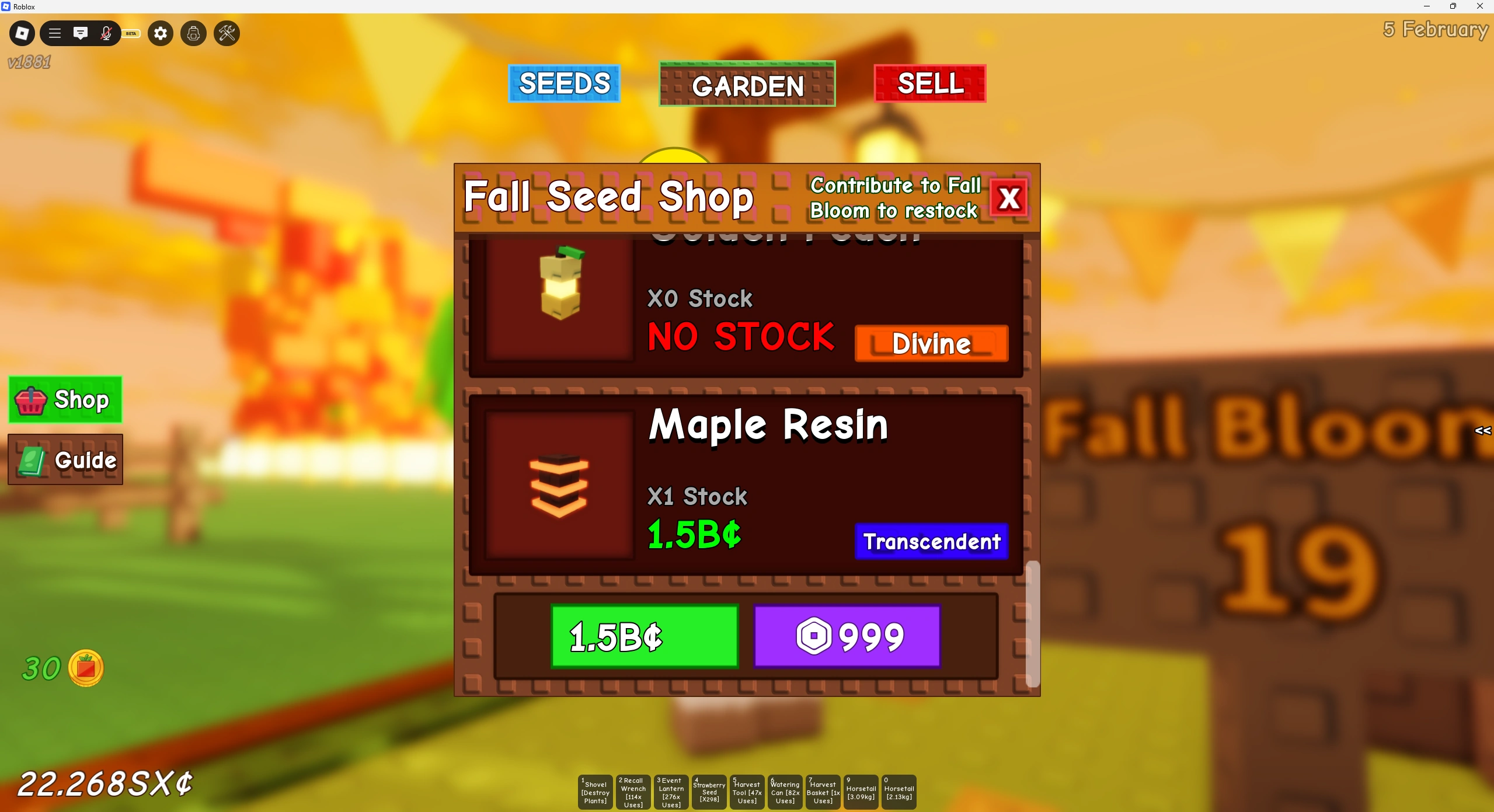Open the Roblox hamburger menu
Screen dimensions: 1494x812
click(54, 33)
